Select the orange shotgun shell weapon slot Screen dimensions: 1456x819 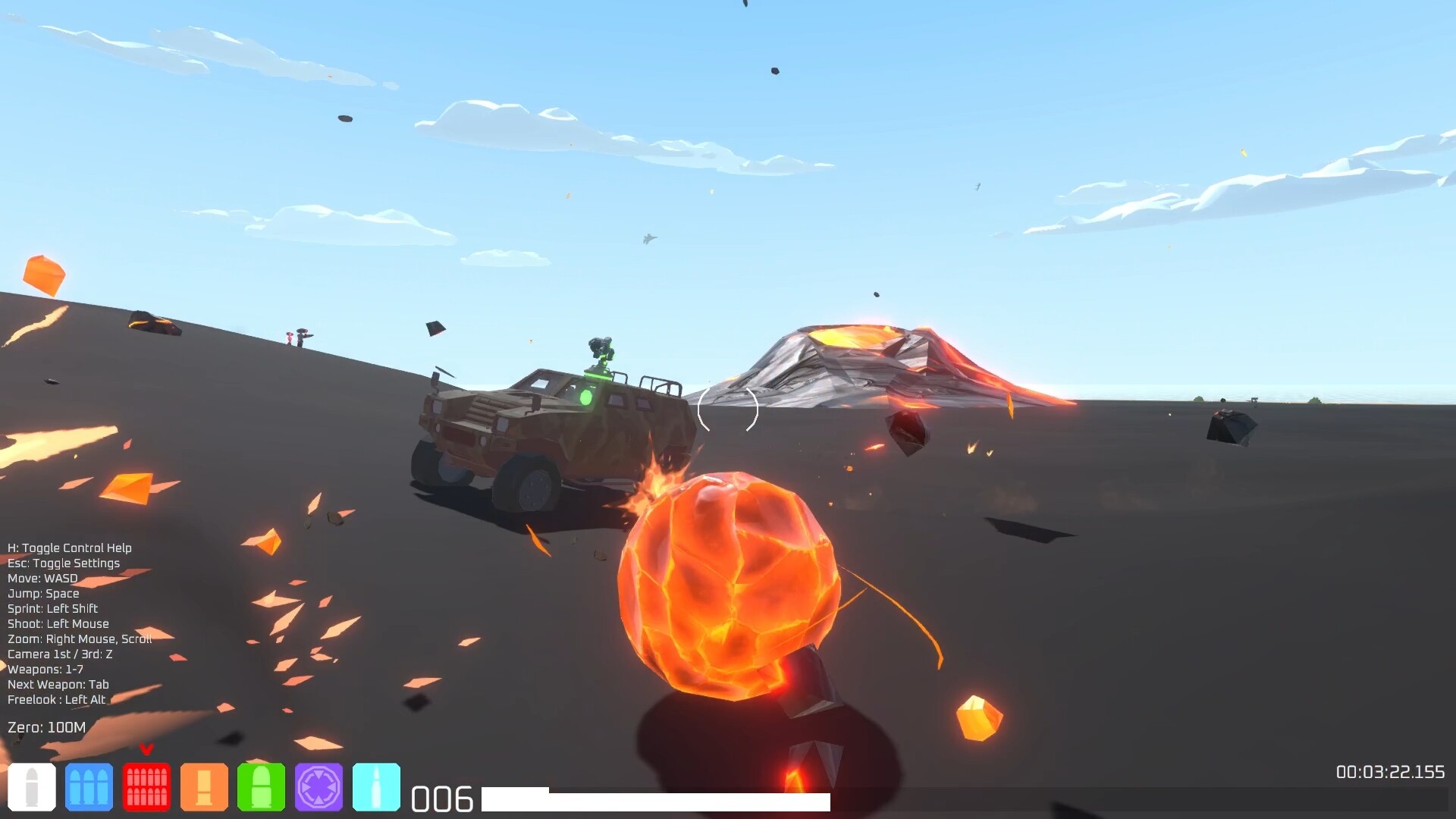204,788
